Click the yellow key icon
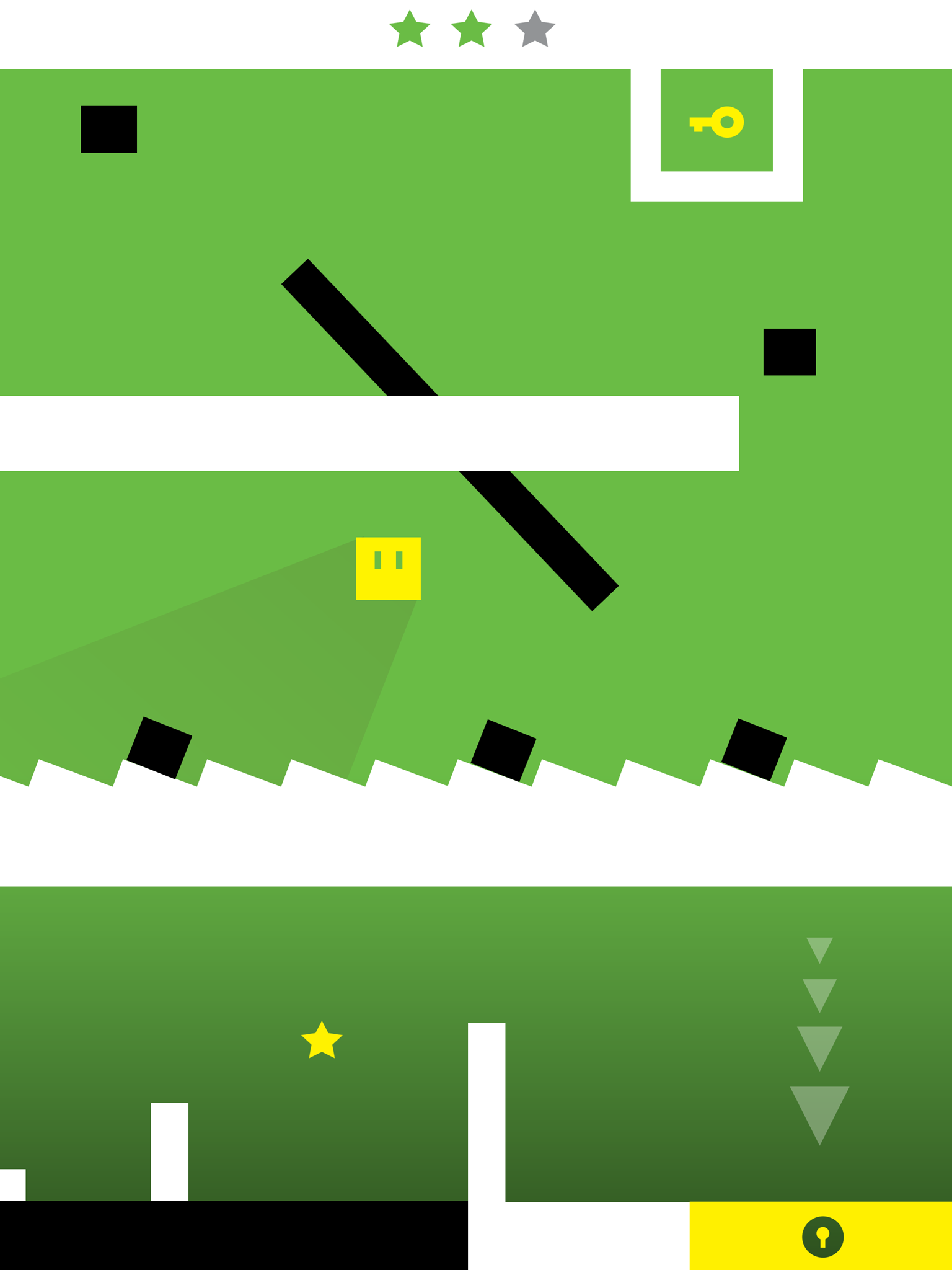Screen dimensions: 952x1270 [716, 123]
